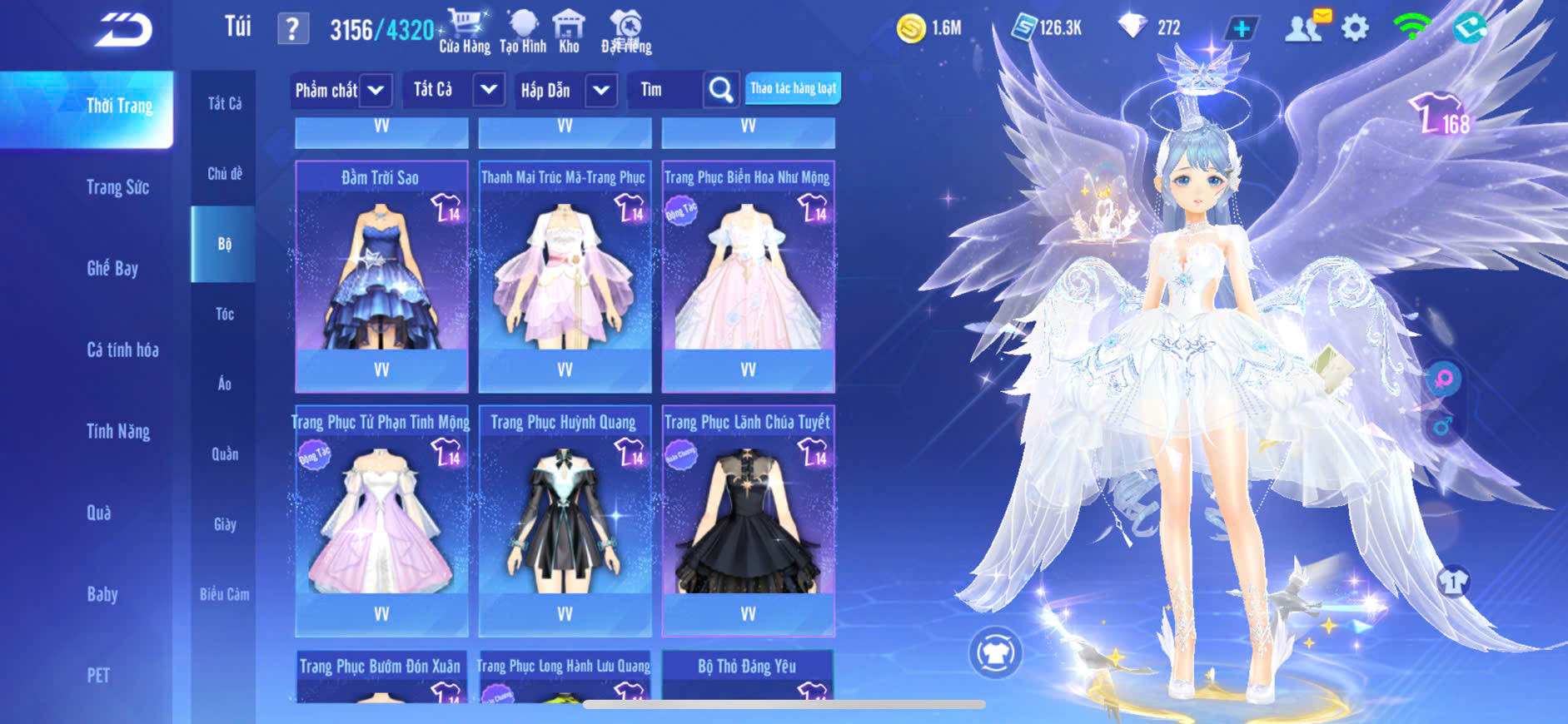Switch to the Trang Sức category
The width and height of the screenshot is (1568, 724).
click(x=117, y=187)
